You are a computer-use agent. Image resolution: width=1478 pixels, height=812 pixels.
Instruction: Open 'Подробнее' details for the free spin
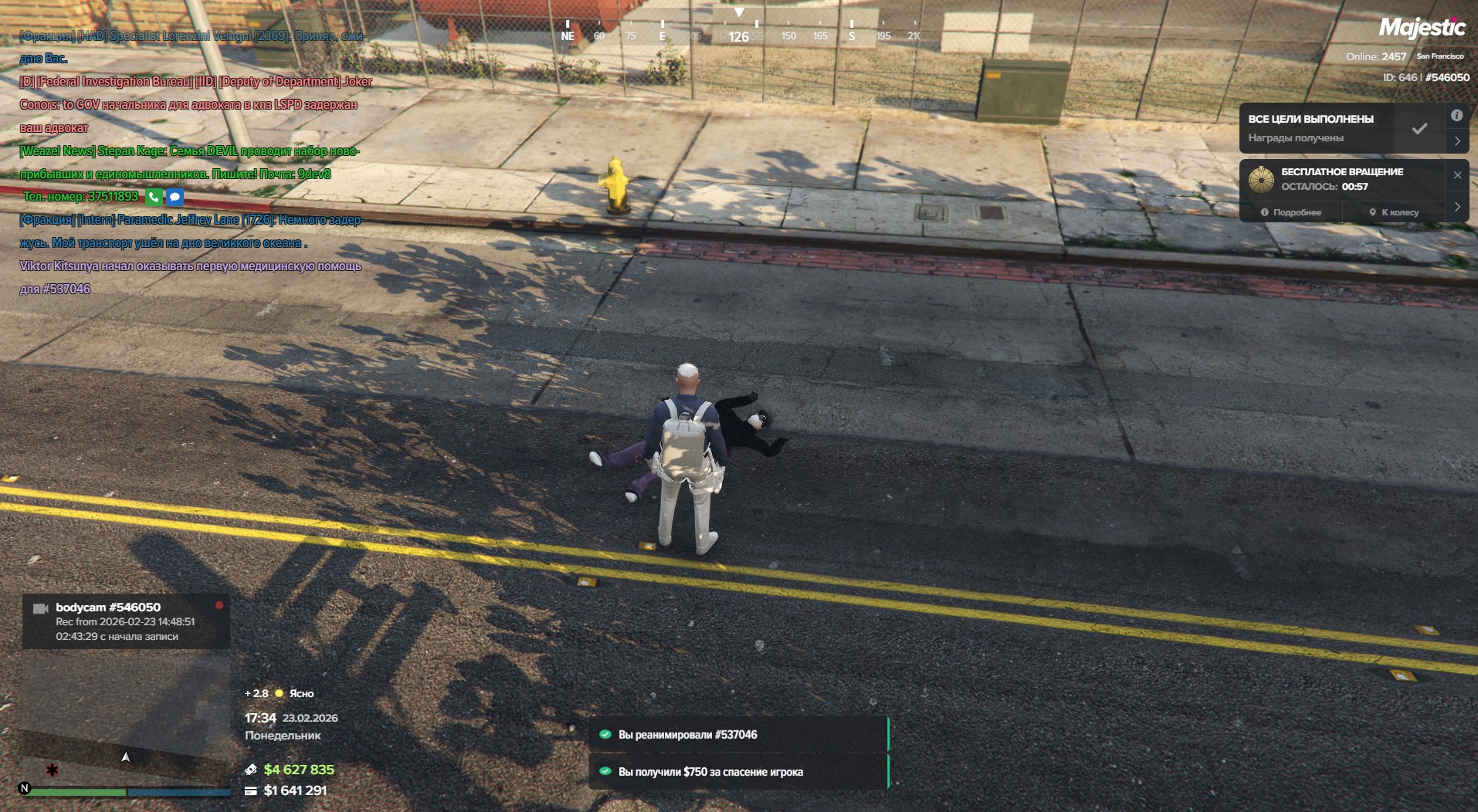click(x=1291, y=212)
